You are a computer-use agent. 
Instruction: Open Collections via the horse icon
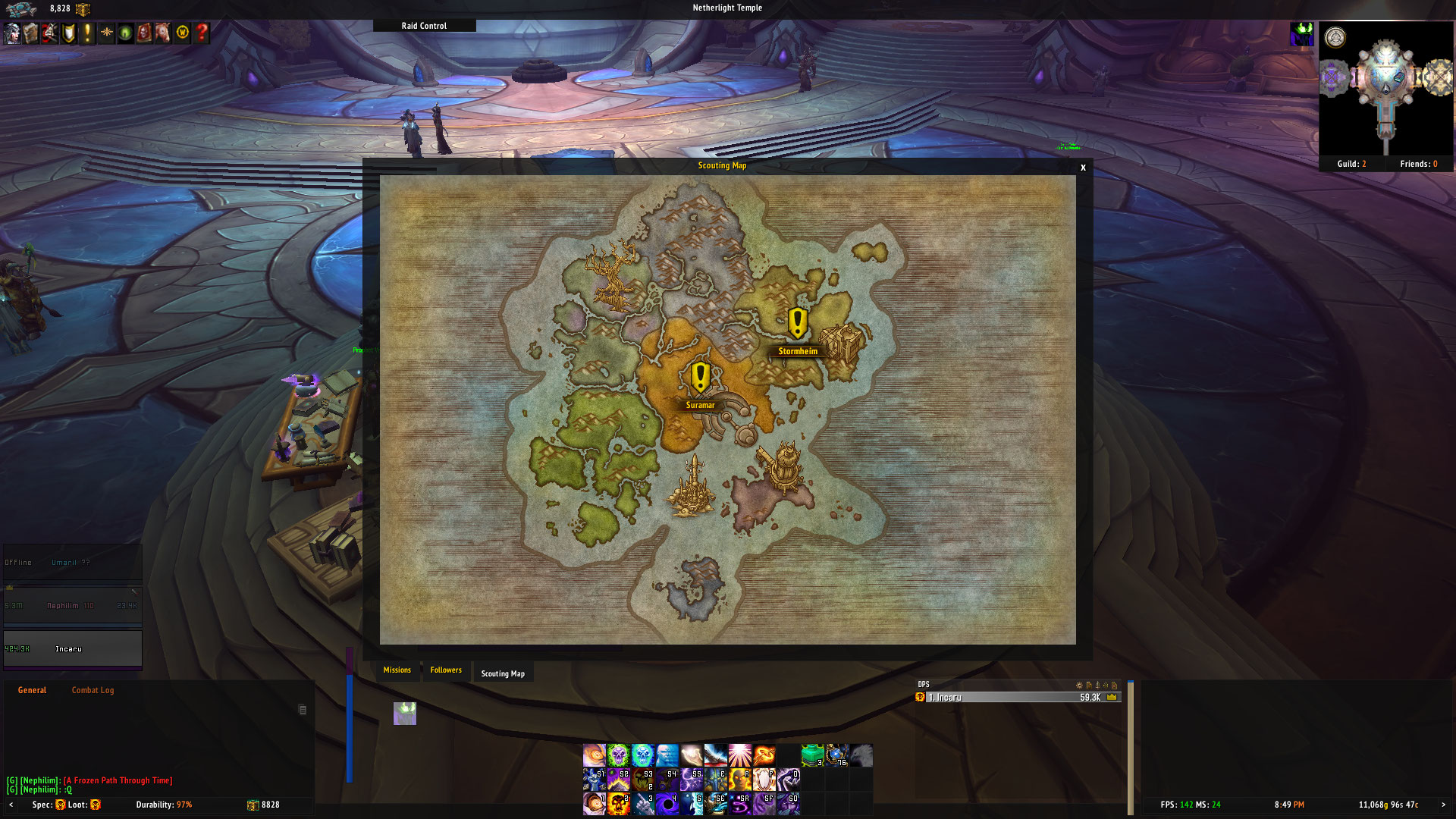(162, 33)
